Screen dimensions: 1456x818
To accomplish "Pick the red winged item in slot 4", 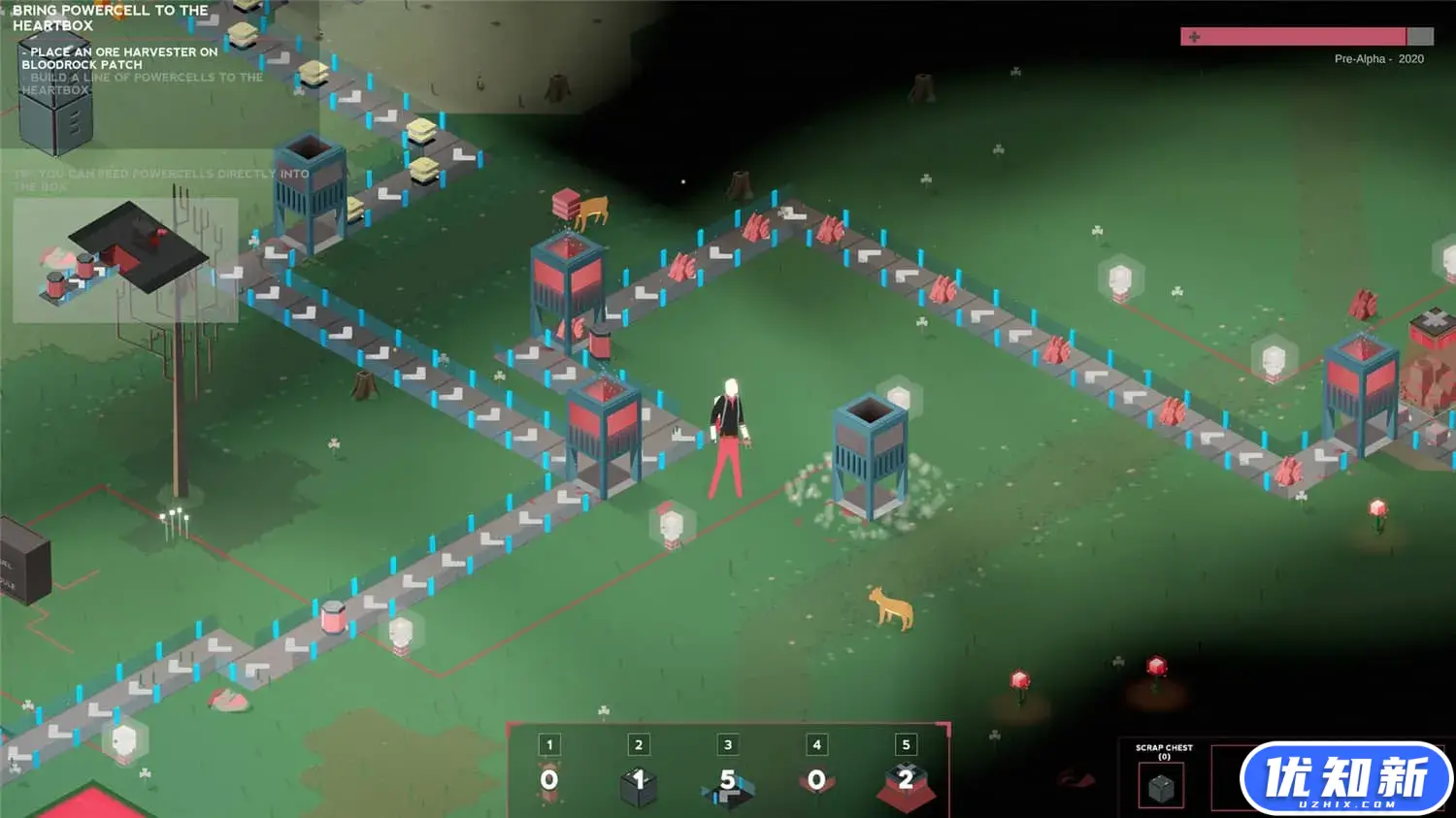I will (816, 781).
